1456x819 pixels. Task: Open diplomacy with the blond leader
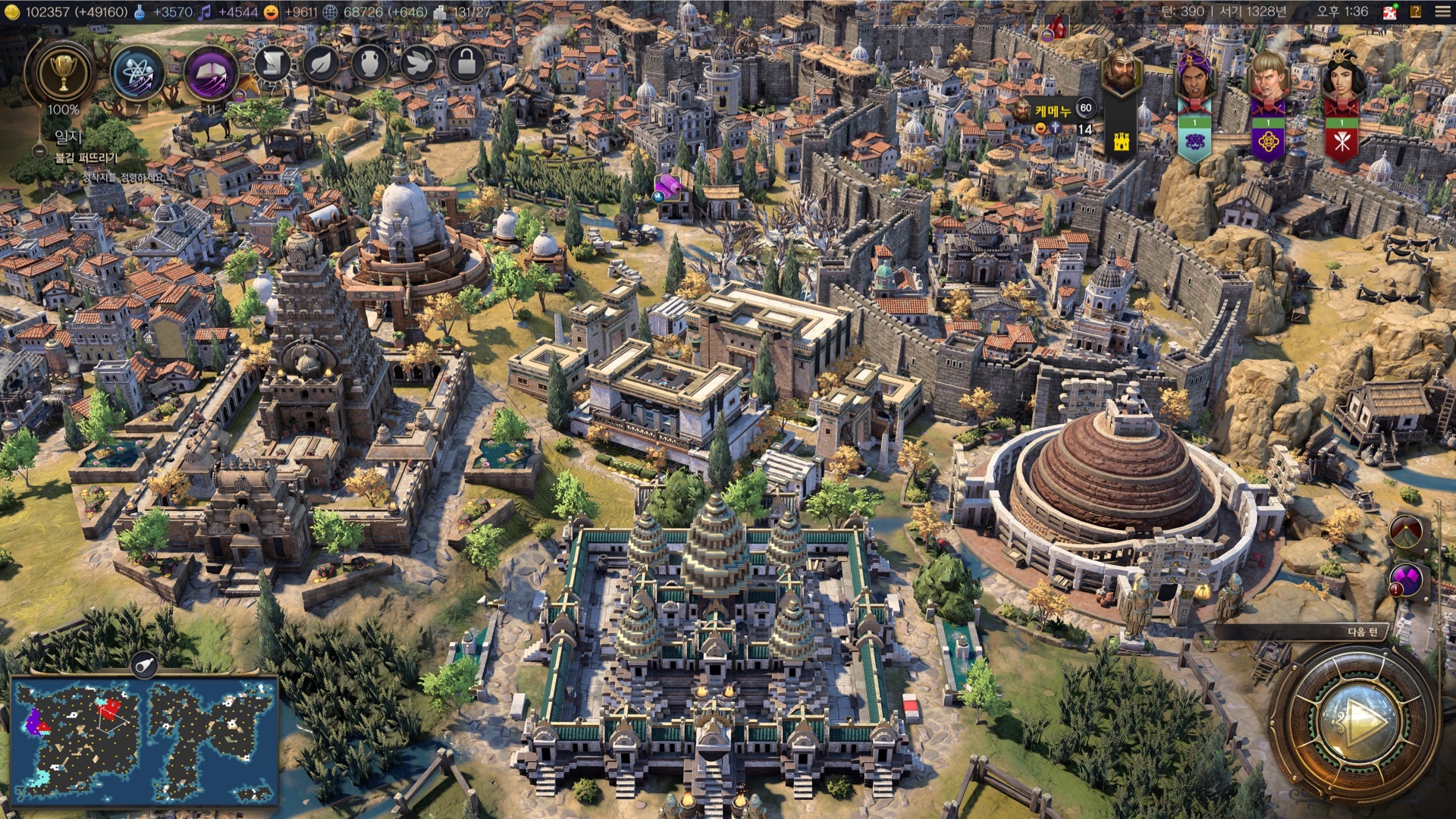(1267, 76)
